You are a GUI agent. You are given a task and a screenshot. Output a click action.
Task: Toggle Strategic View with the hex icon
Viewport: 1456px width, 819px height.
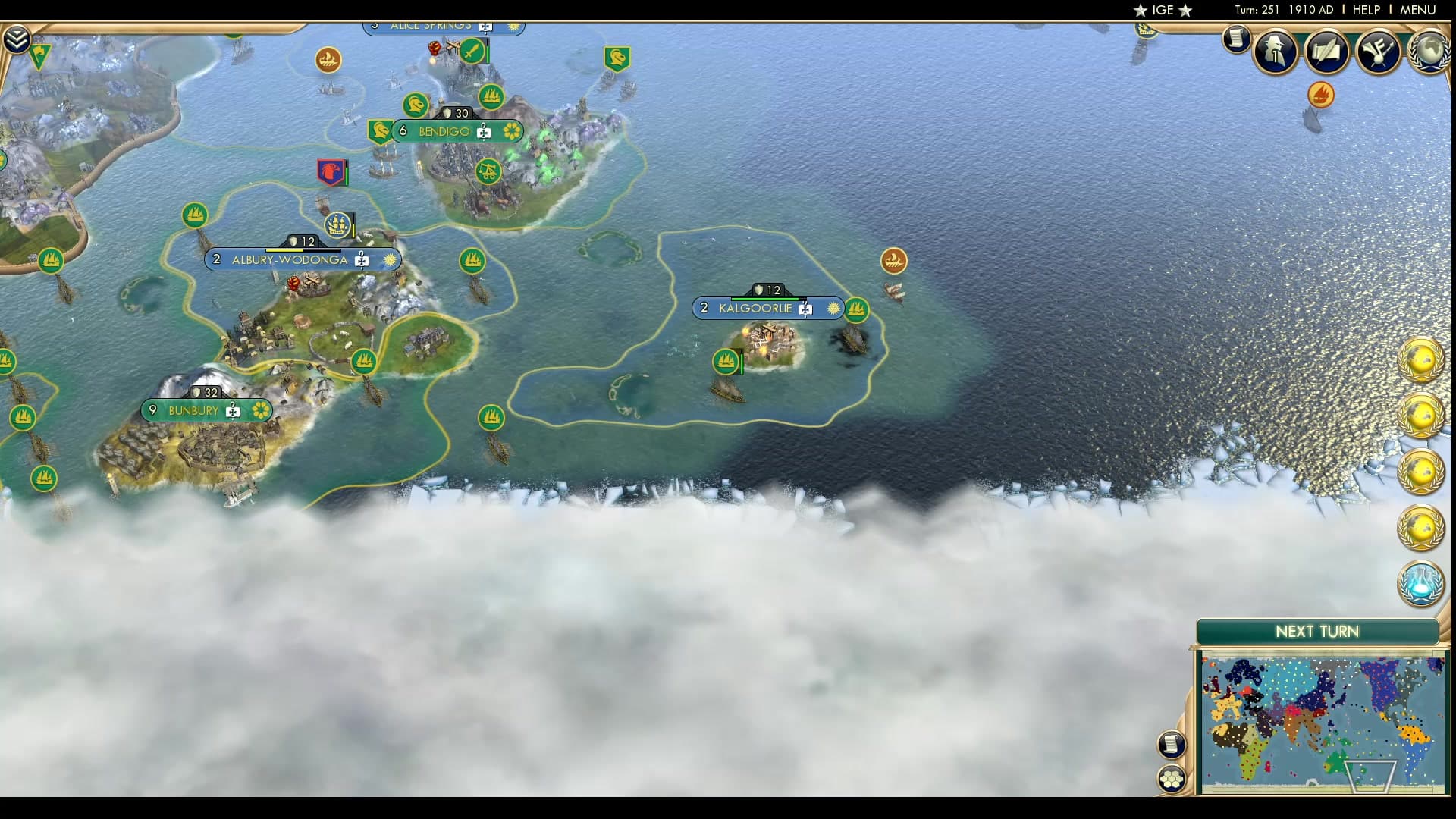pos(1172,779)
